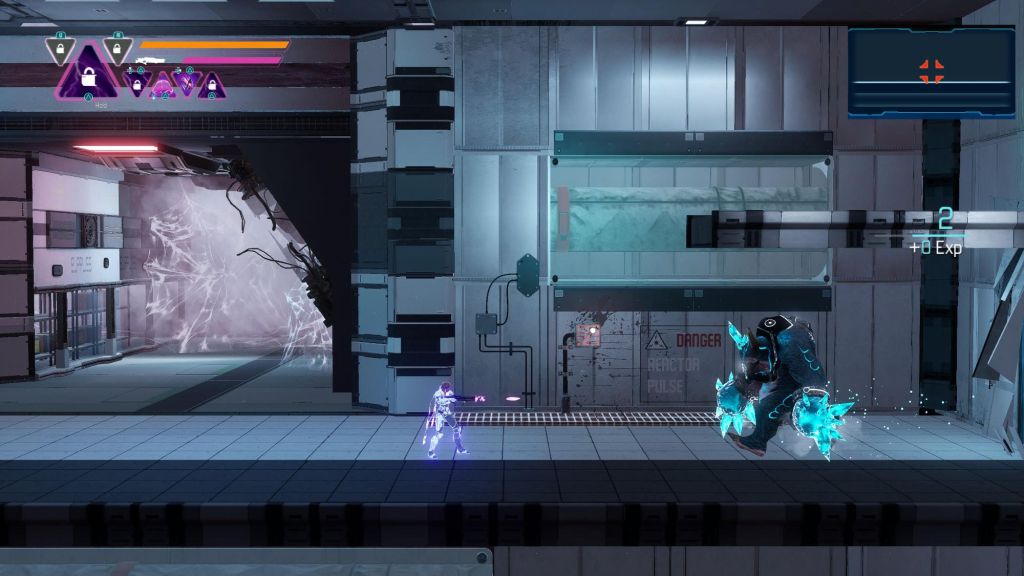Image resolution: width=1024 pixels, height=576 pixels.
Task: Activate the pink brain-shaped ability icon
Action: click(x=161, y=87)
